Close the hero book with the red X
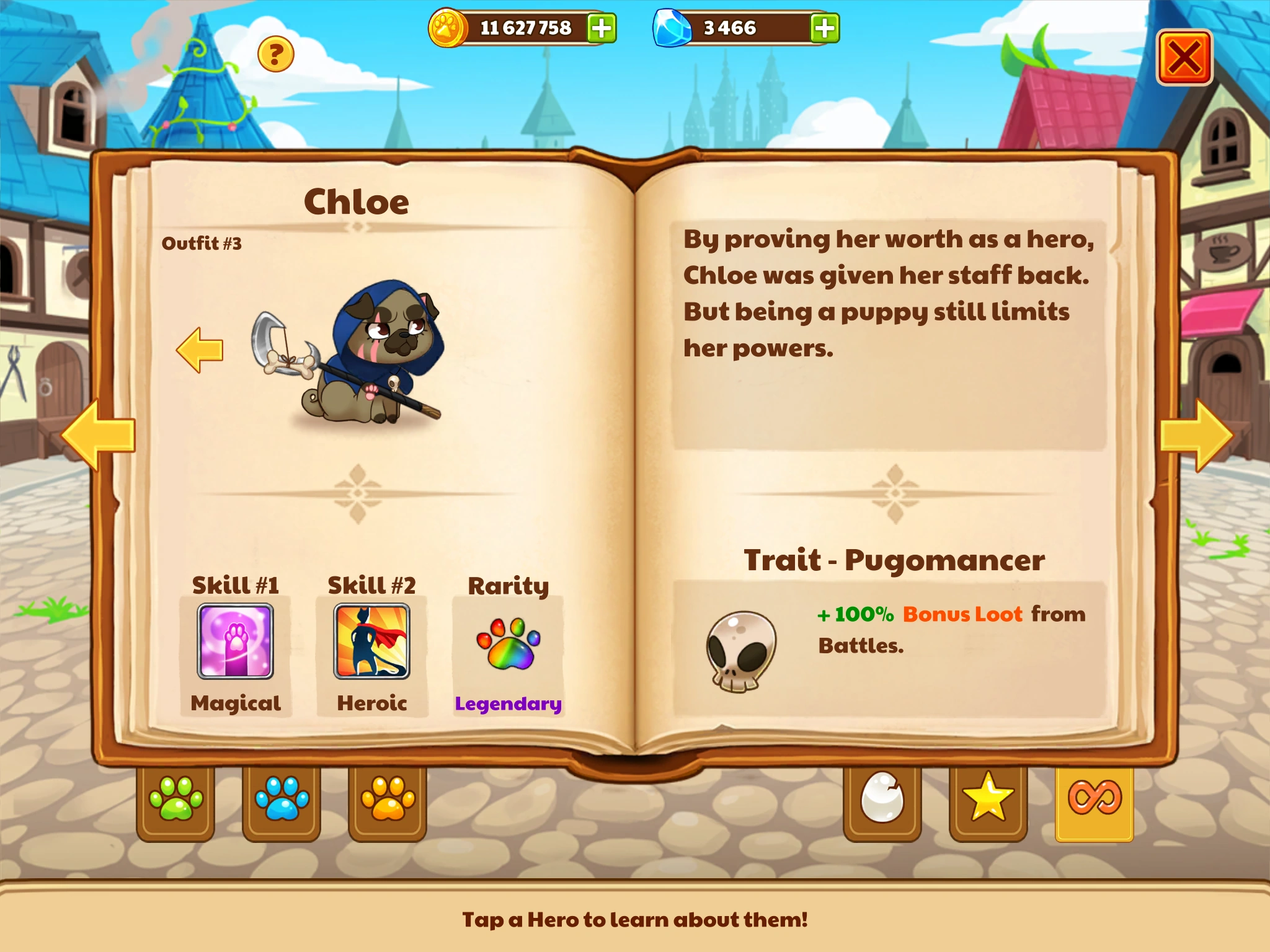The height and width of the screenshot is (952, 1270). coord(1186,55)
